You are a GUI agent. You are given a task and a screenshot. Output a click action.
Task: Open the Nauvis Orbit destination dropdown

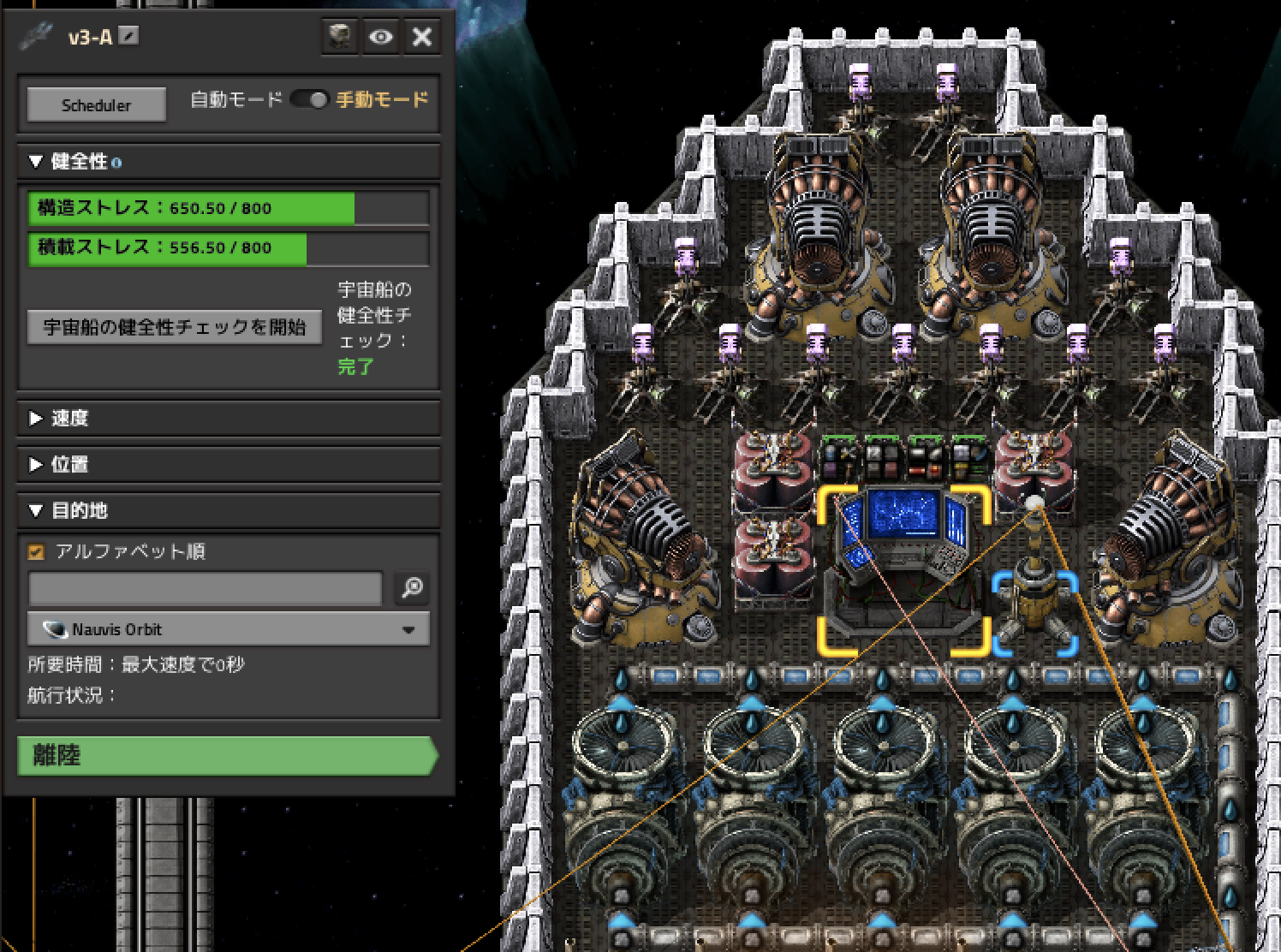coord(229,629)
